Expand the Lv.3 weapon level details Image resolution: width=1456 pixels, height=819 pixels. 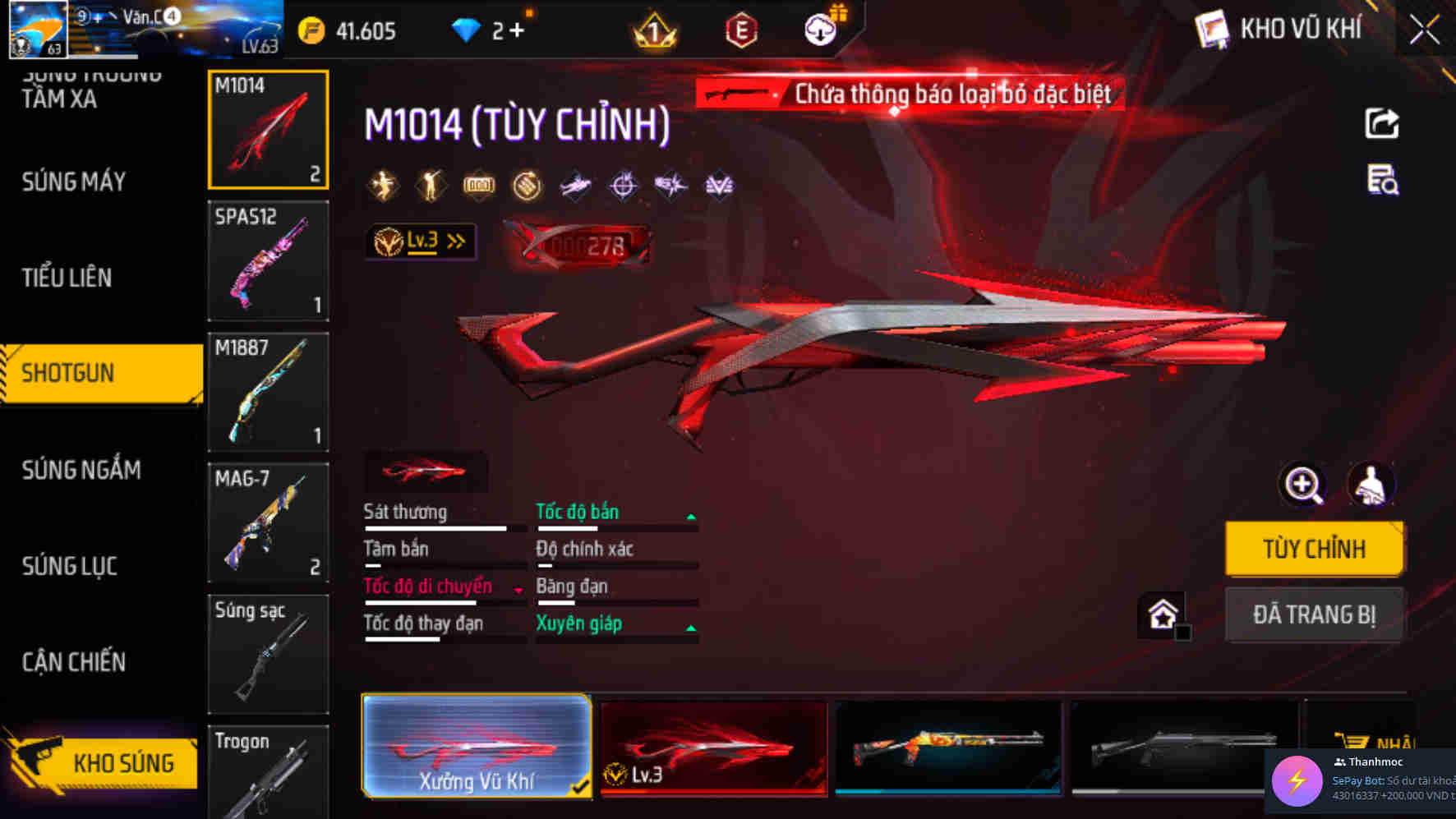422,241
